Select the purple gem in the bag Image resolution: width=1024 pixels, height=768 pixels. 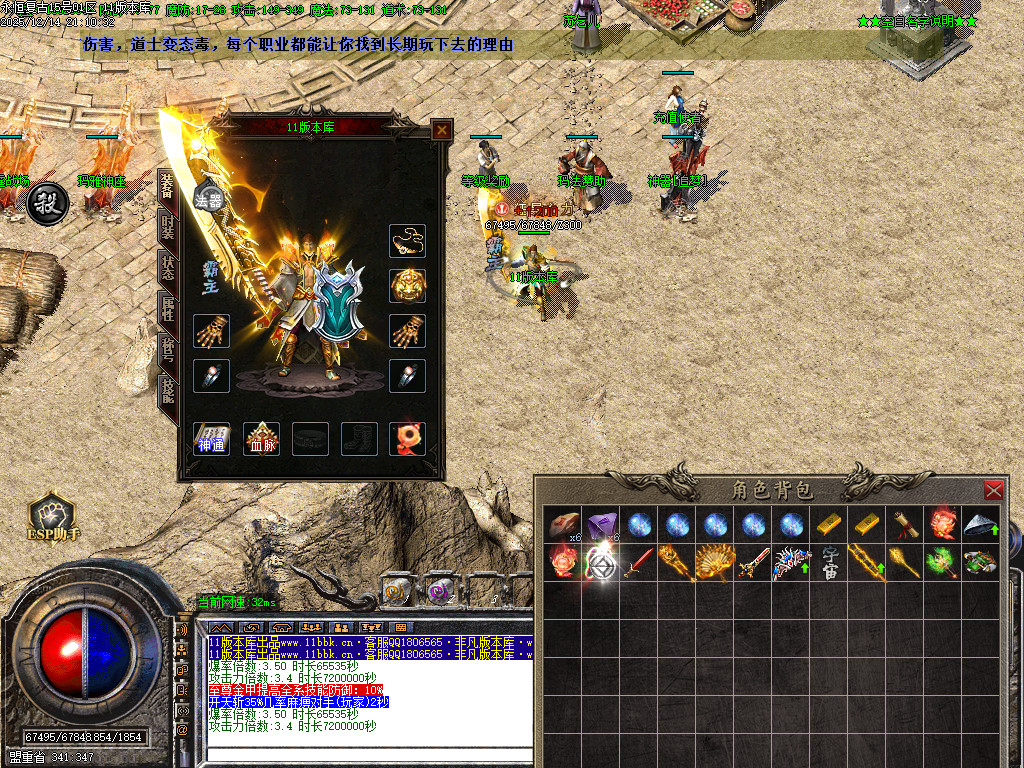coord(601,524)
